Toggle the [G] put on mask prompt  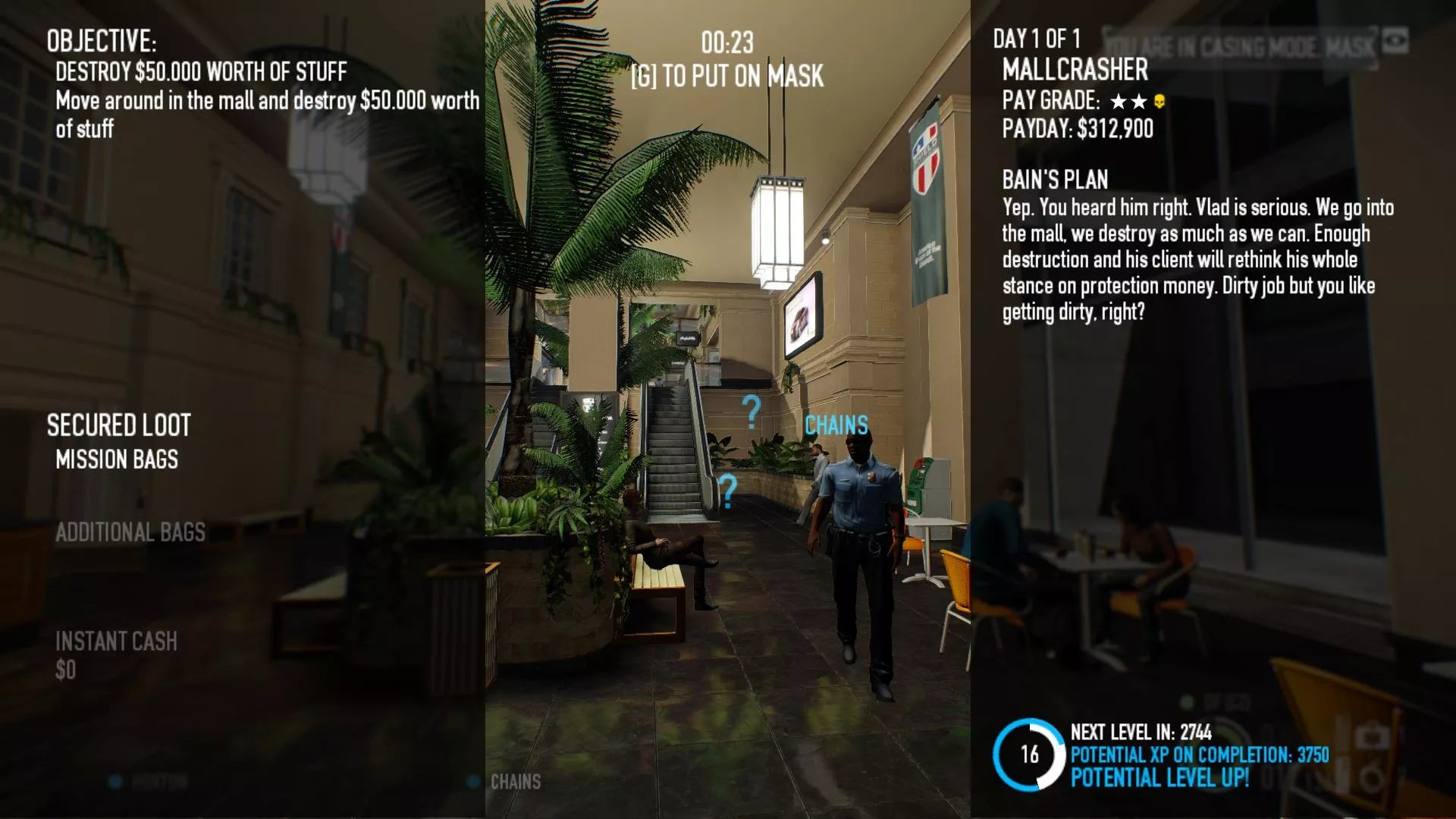[x=727, y=76]
